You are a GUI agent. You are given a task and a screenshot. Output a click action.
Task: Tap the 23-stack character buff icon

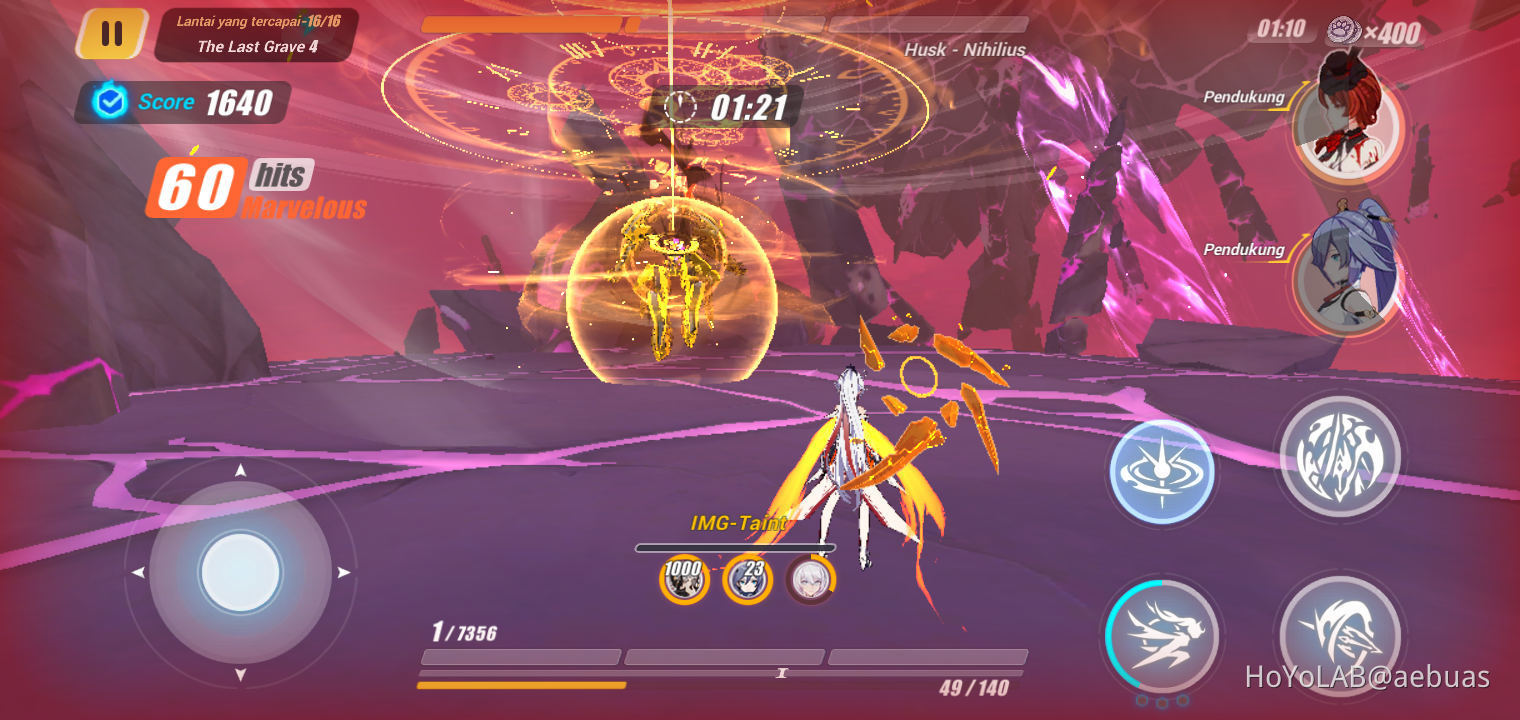click(x=747, y=580)
